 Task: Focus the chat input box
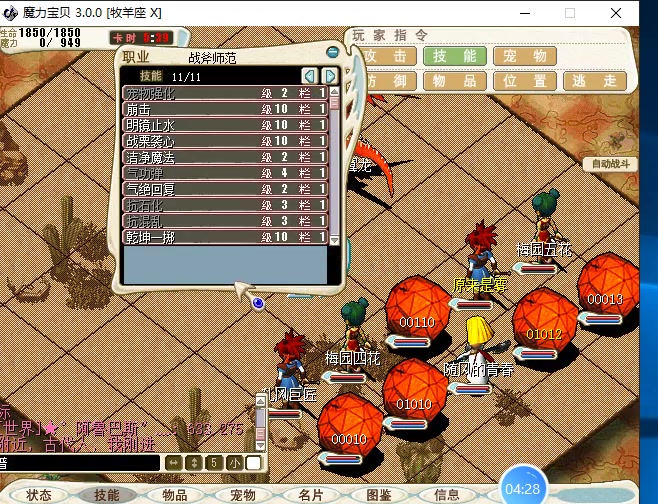coord(80,463)
